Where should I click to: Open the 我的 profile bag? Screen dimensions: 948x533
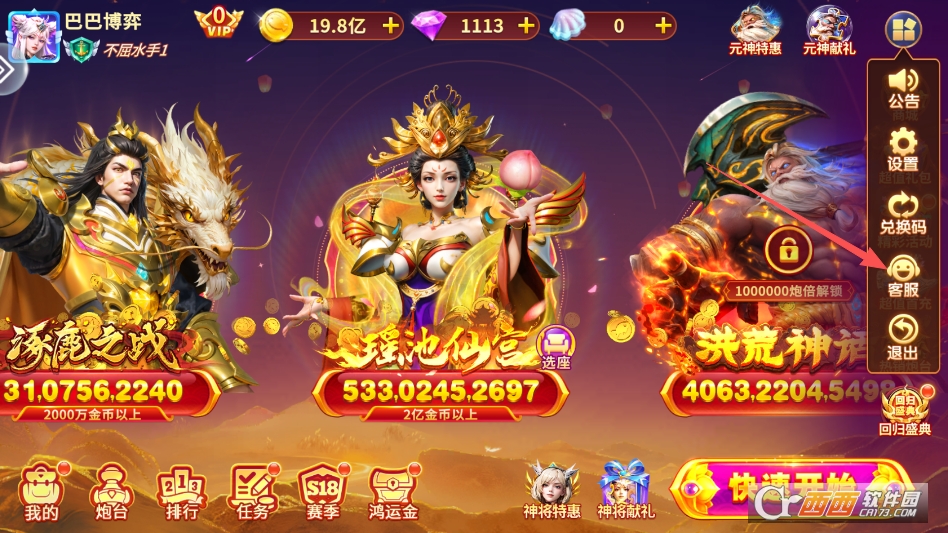42,492
